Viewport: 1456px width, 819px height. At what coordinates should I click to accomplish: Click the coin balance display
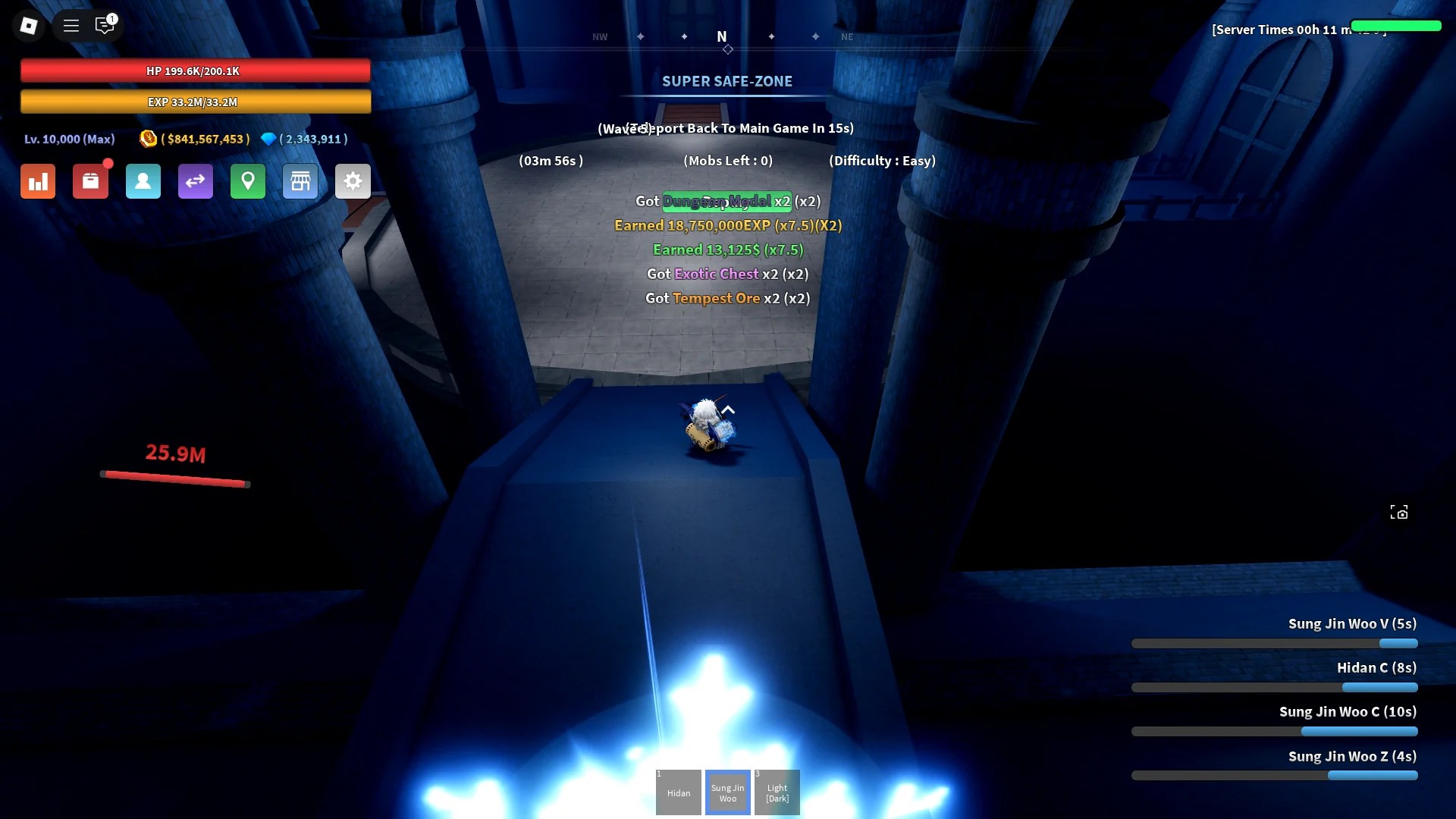(194, 139)
